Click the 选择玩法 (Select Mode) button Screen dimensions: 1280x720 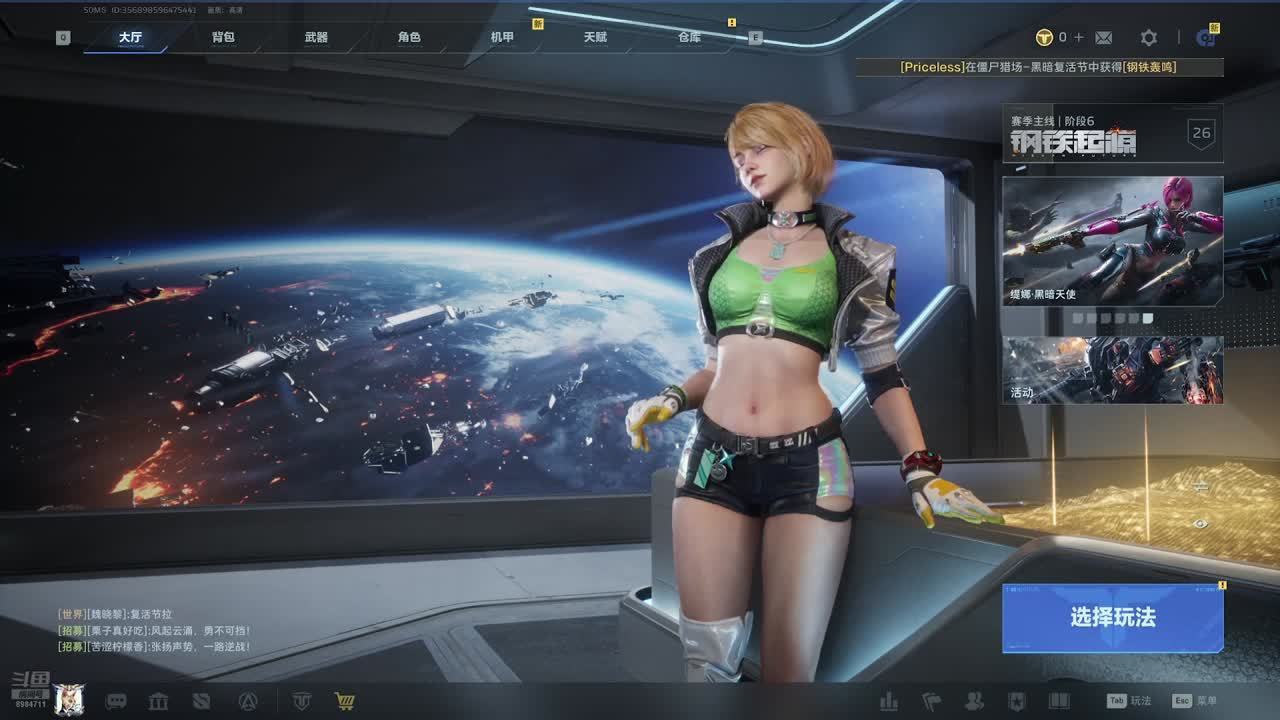tap(1112, 618)
